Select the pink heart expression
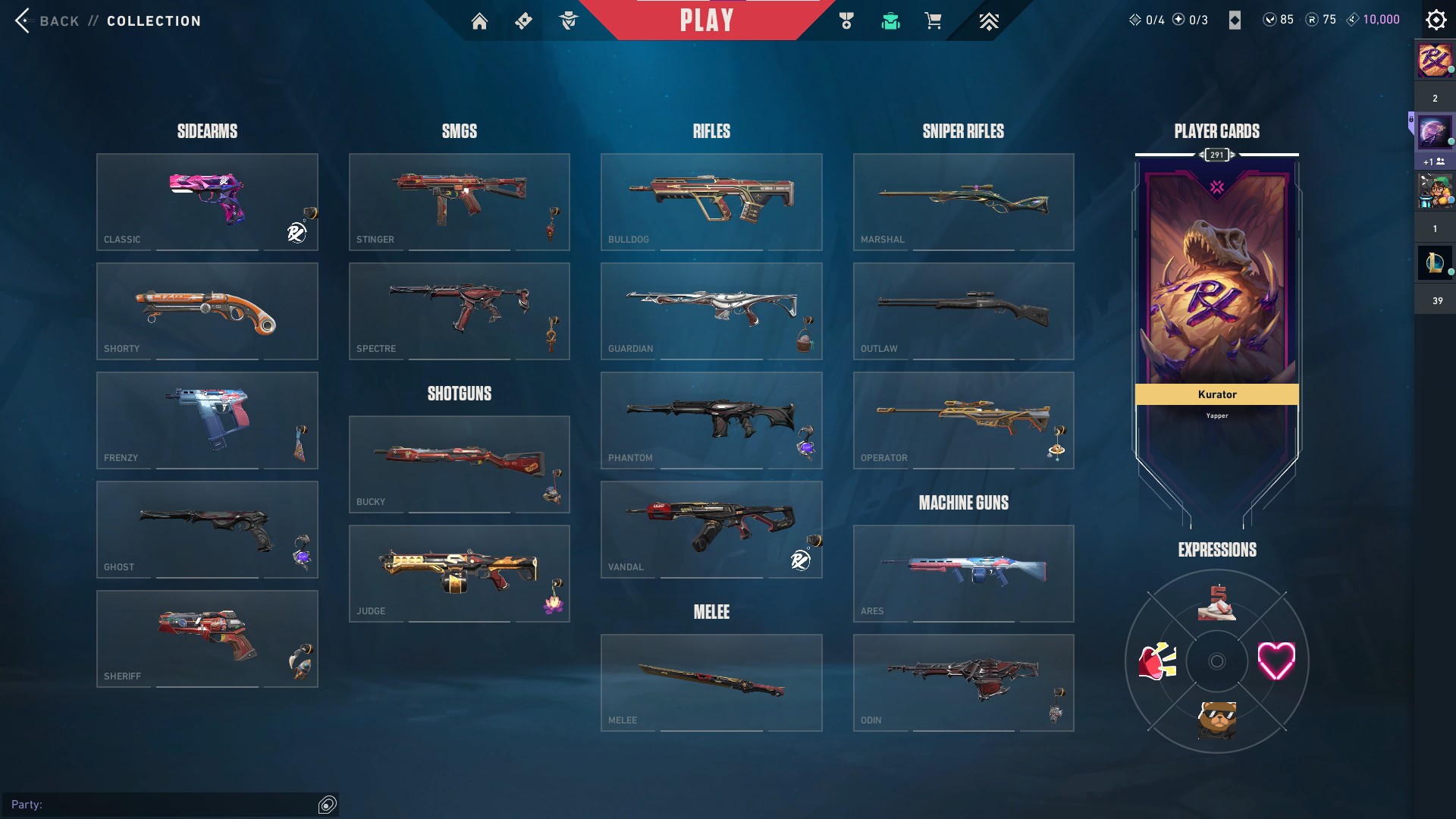The height and width of the screenshot is (819, 1456). click(1276, 661)
